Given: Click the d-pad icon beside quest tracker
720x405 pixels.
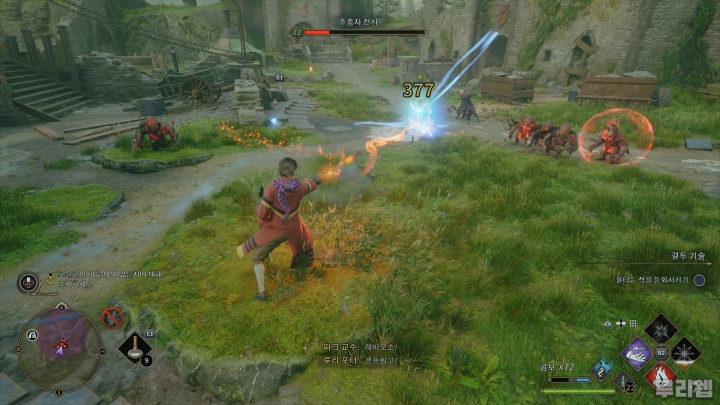Looking at the screenshot, I should coord(27,282).
